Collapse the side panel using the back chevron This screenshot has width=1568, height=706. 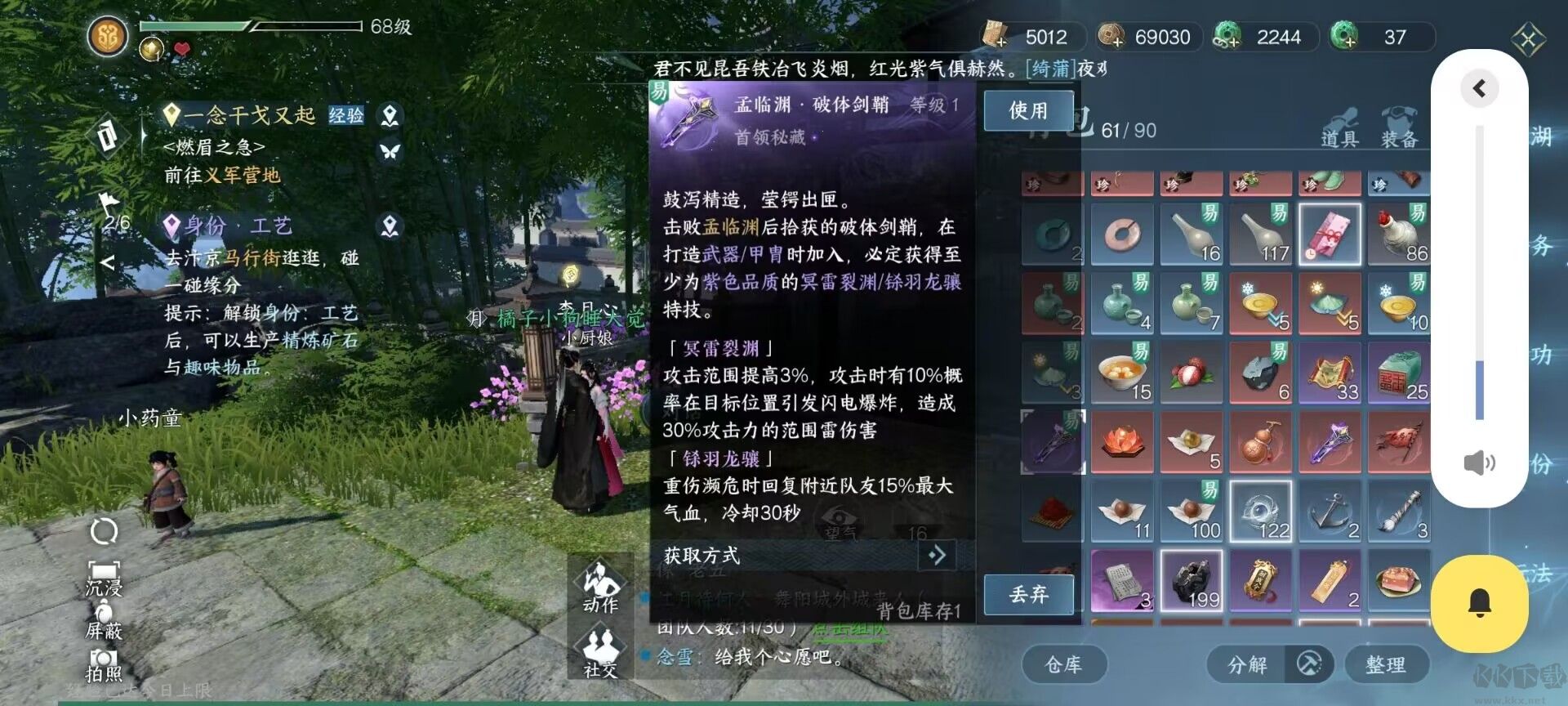(x=1480, y=88)
